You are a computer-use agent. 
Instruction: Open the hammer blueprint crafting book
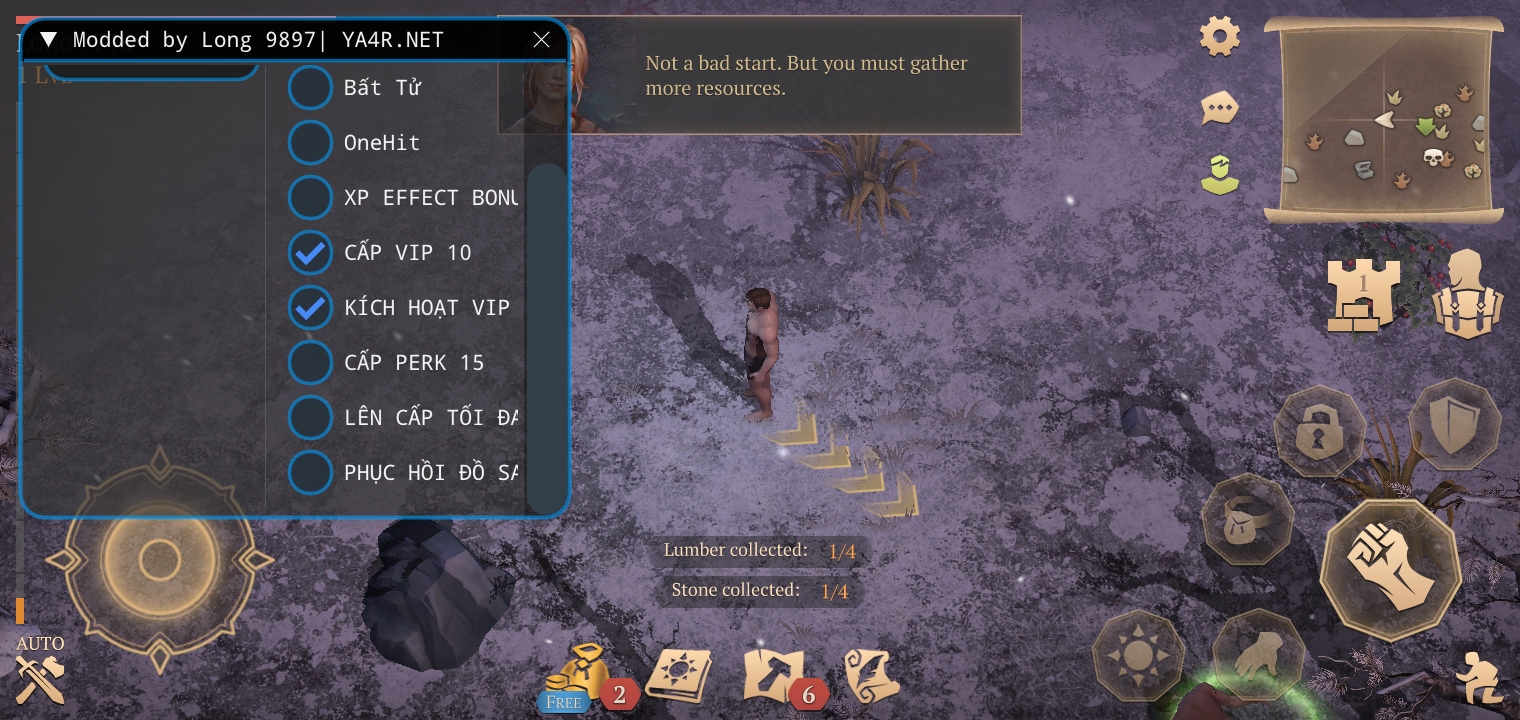click(773, 675)
